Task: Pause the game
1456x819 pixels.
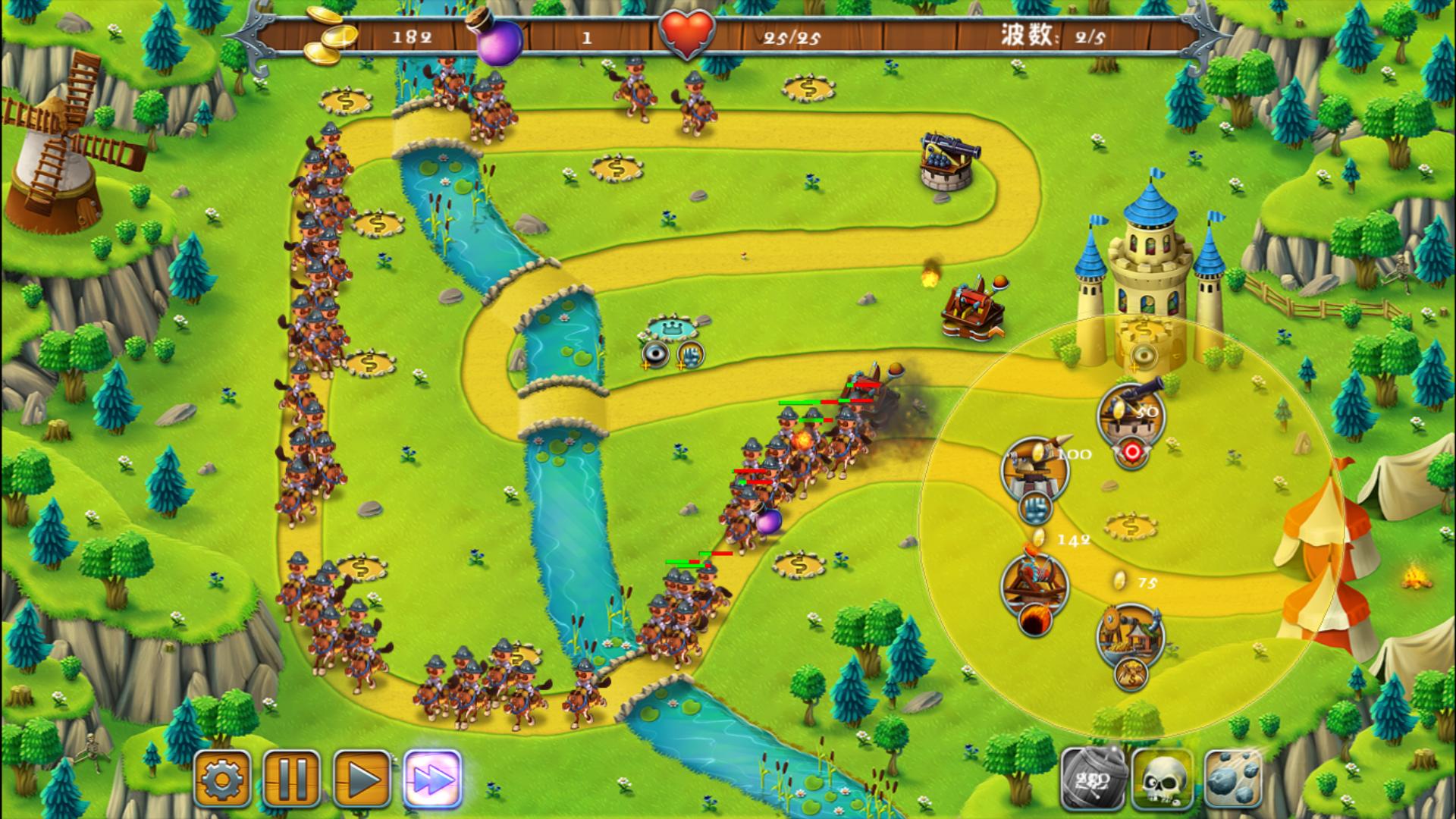Action: tap(292, 779)
